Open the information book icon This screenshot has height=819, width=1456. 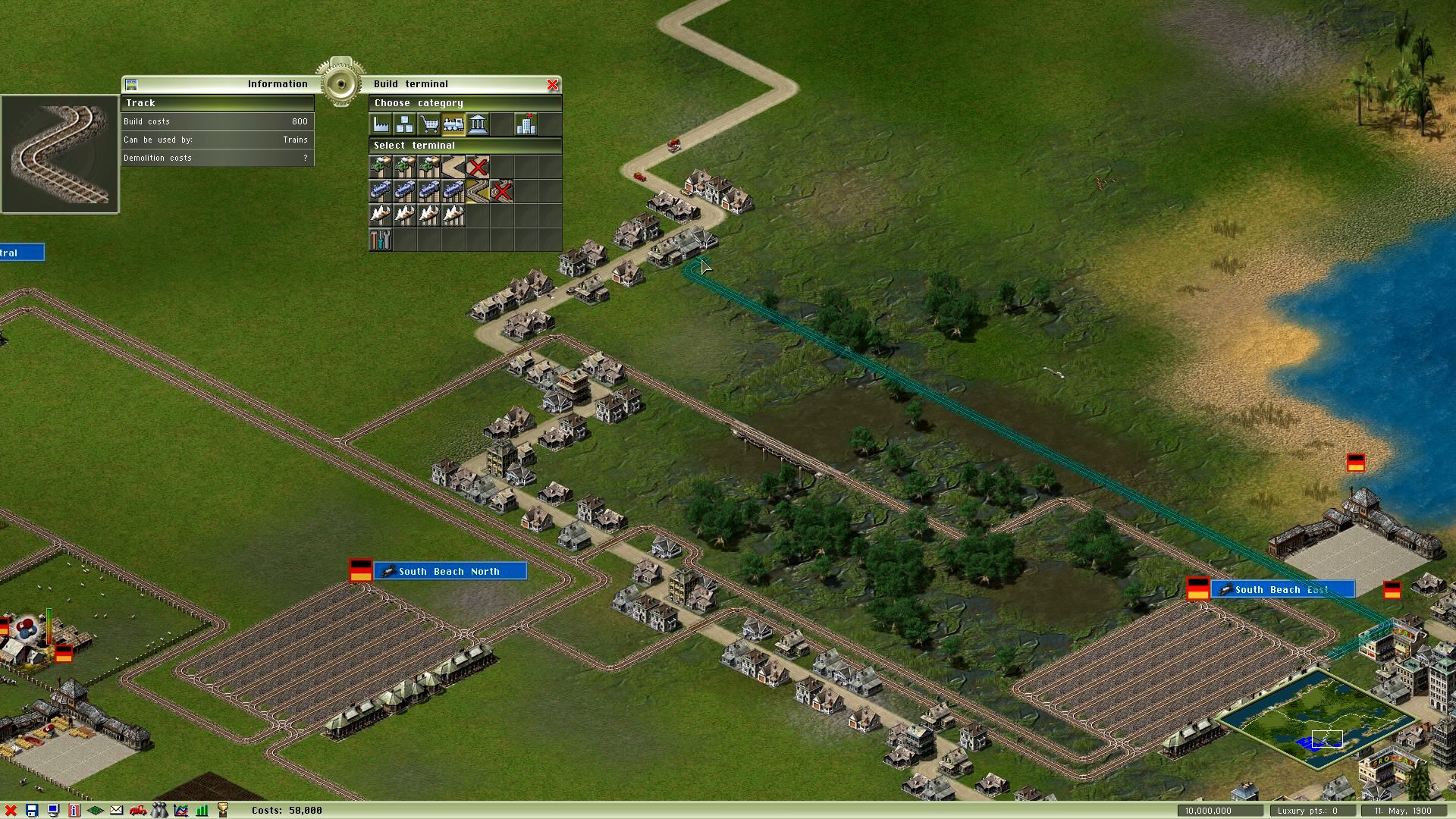click(x=74, y=811)
